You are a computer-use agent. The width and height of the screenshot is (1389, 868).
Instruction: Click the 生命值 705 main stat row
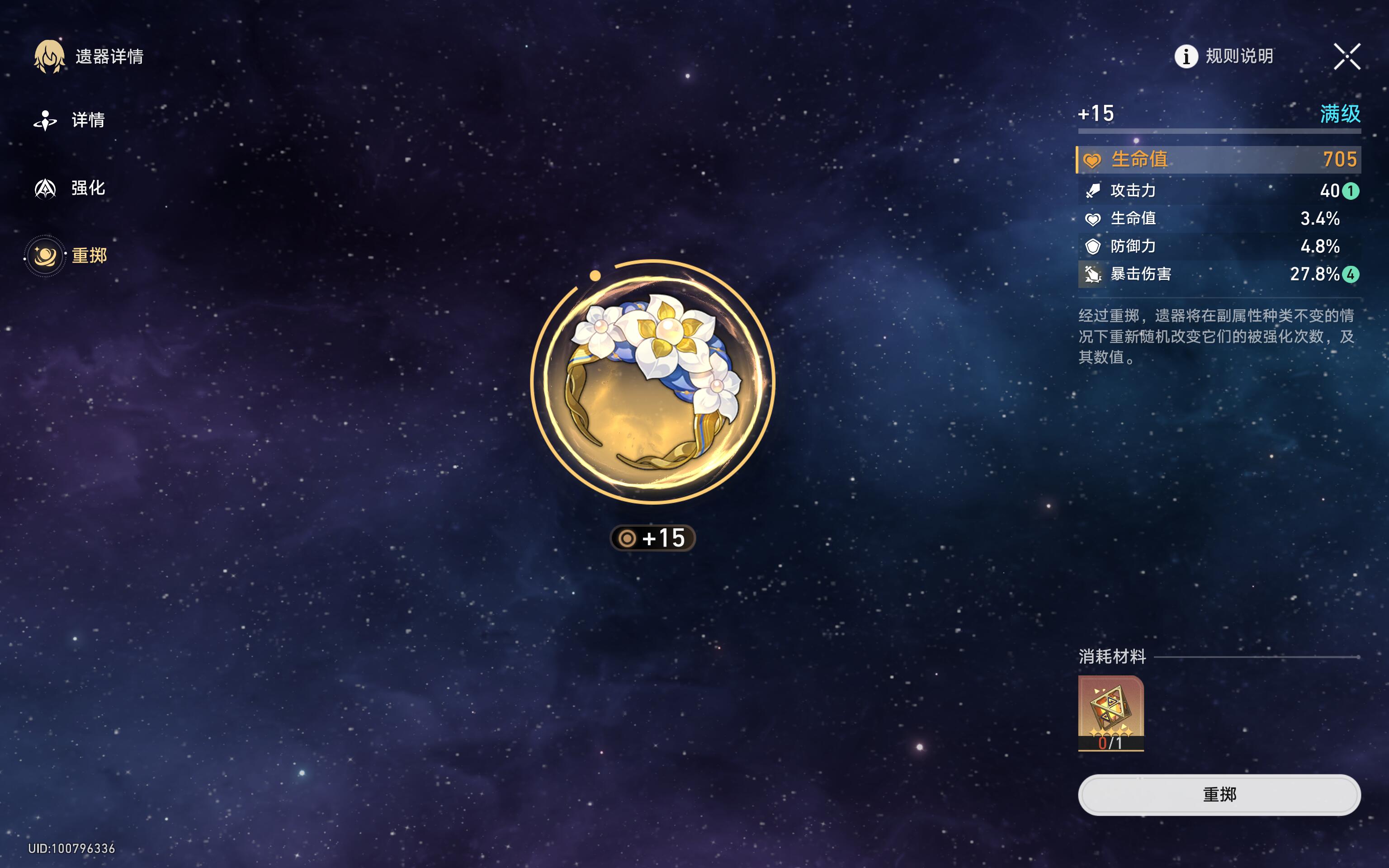pyautogui.click(x=1219, y=160)
